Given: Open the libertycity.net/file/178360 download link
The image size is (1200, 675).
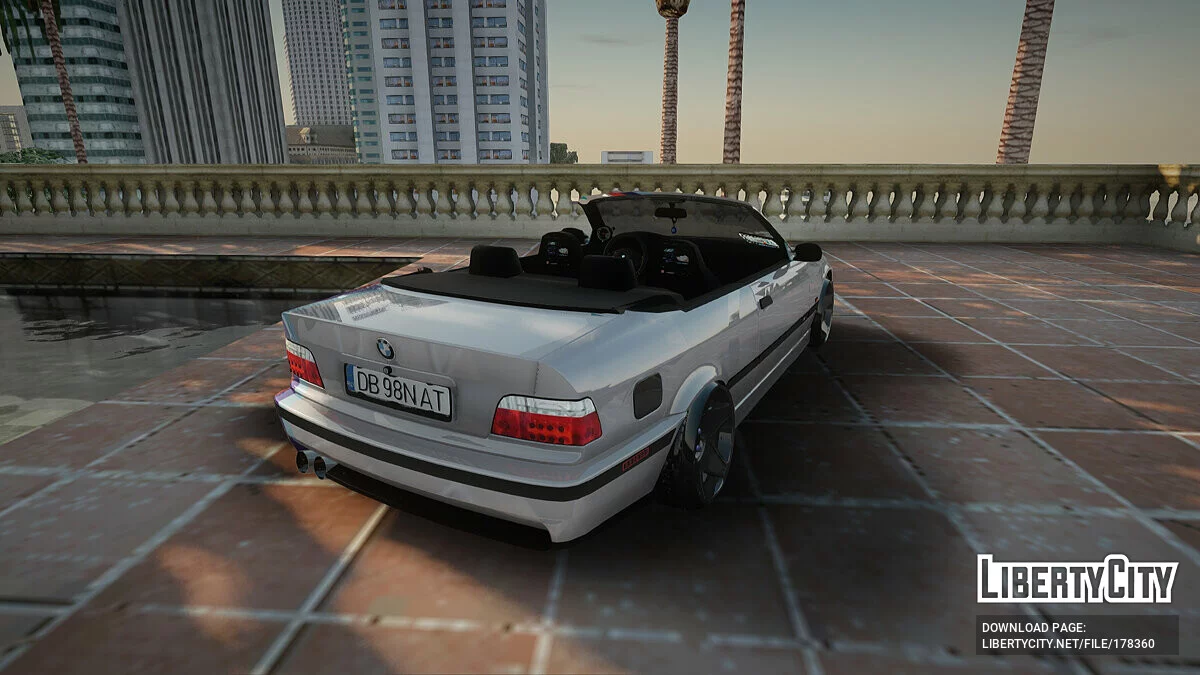Looking at the screenshot, I should point(1067,644).
